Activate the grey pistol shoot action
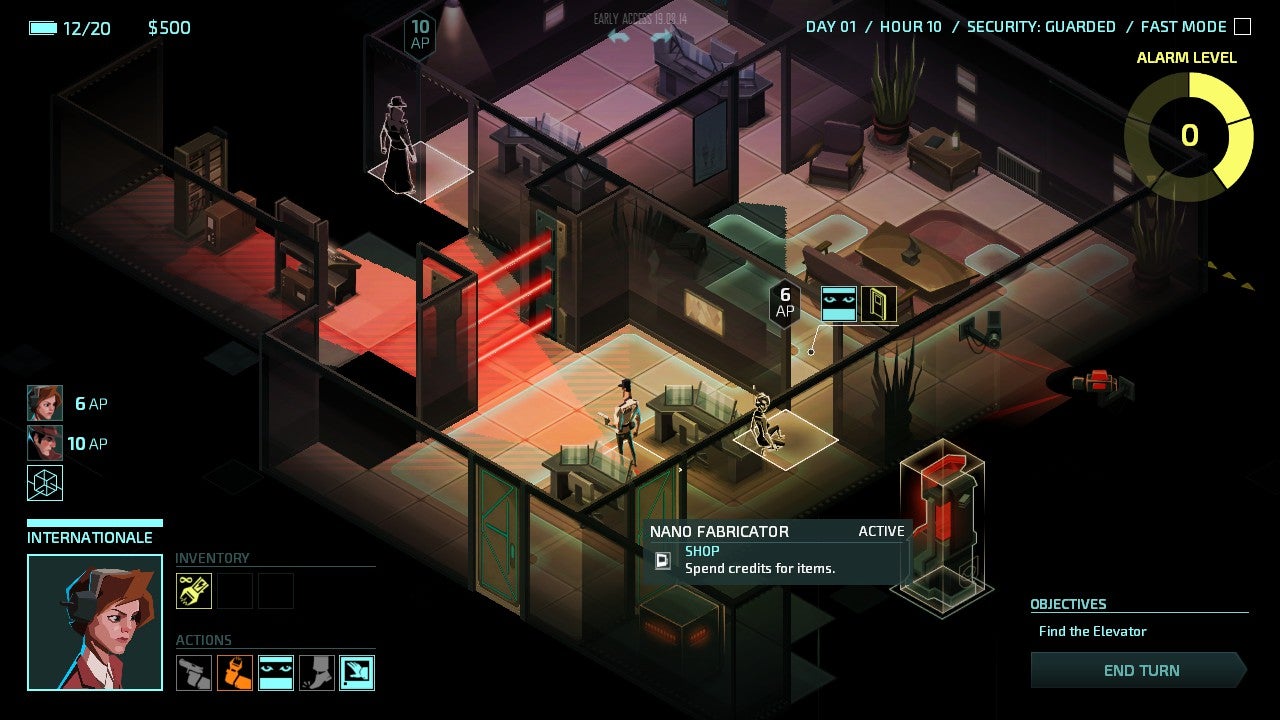This screenshot has width=1280, height=720. click(194, 673)
